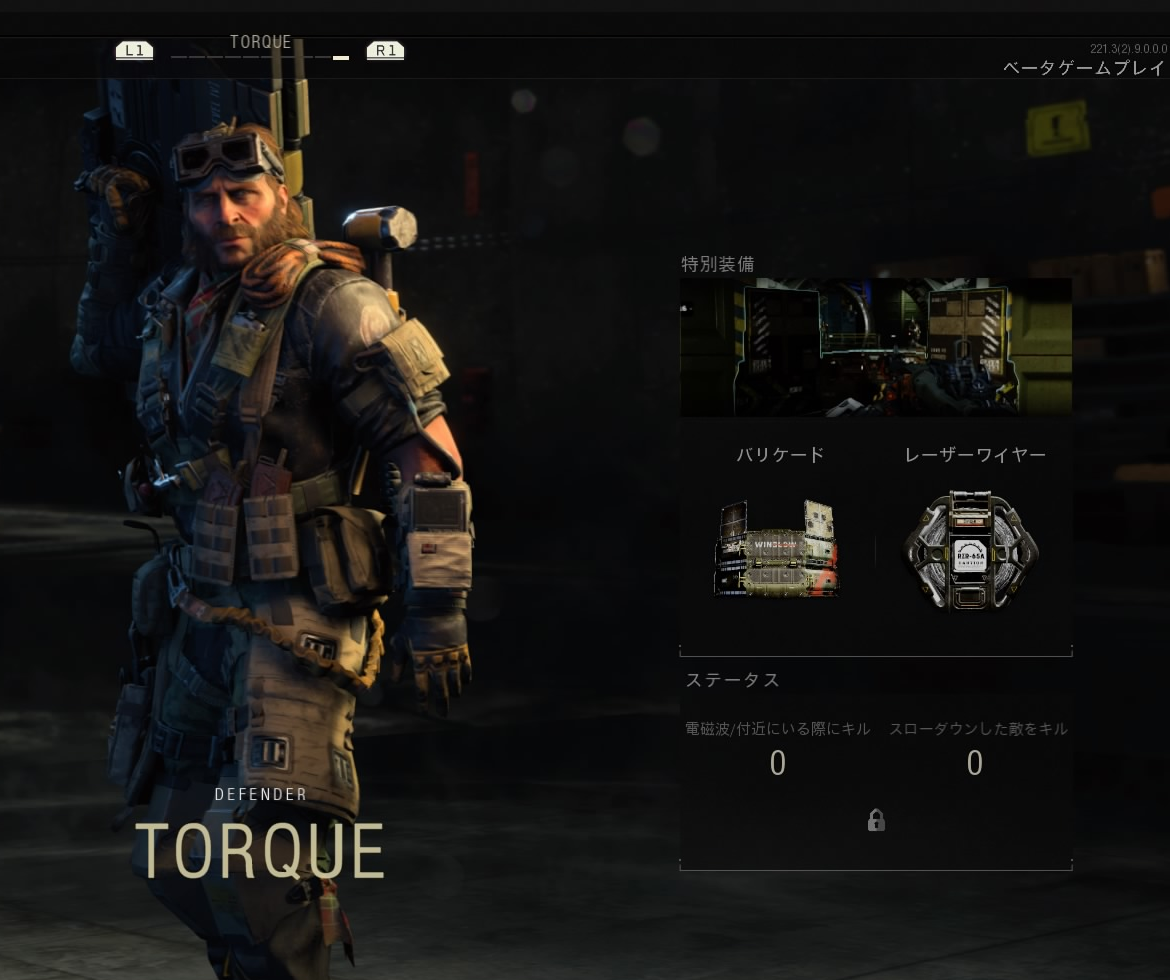The height and width of the screenshot is (980, 1170).
Task: Select the Barricade (バリケード) equipment icon
Action: point(777,548)
